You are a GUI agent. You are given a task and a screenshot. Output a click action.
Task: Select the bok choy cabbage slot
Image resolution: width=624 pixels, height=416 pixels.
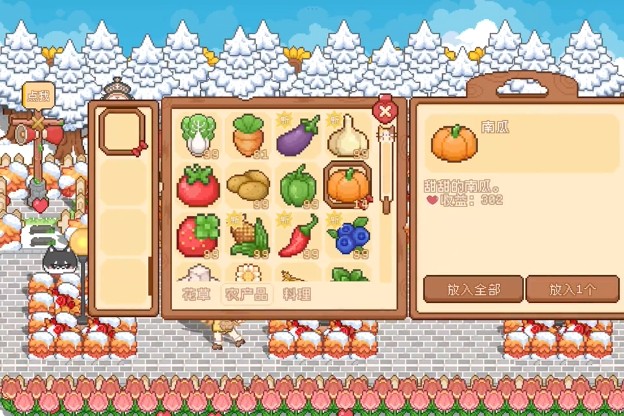[x=198, y=135]
